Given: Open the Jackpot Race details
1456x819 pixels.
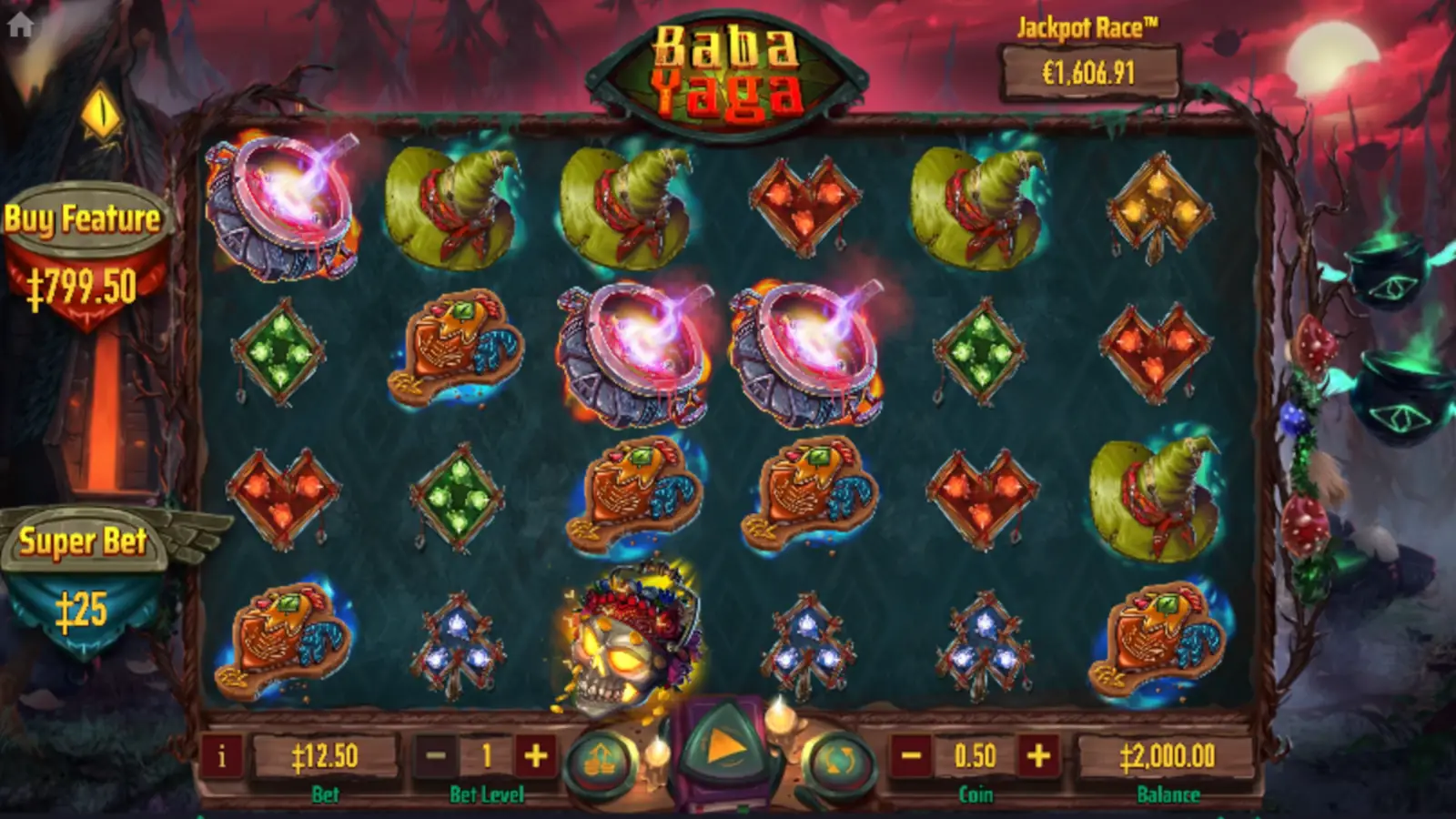Looking at the screenshot, I should tap(1087, 66).
